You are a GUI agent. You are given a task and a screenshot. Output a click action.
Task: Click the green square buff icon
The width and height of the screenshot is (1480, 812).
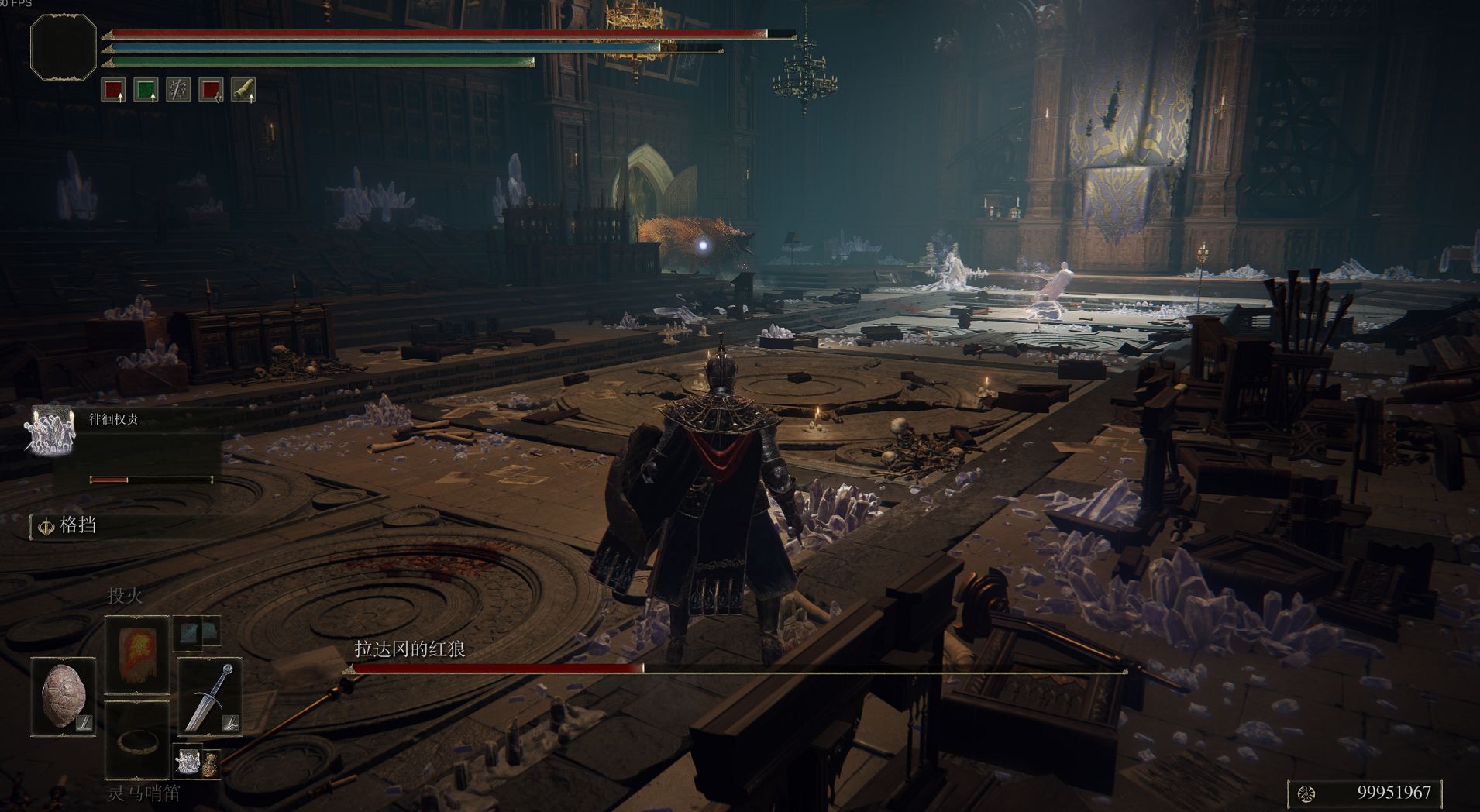[146, 90]
